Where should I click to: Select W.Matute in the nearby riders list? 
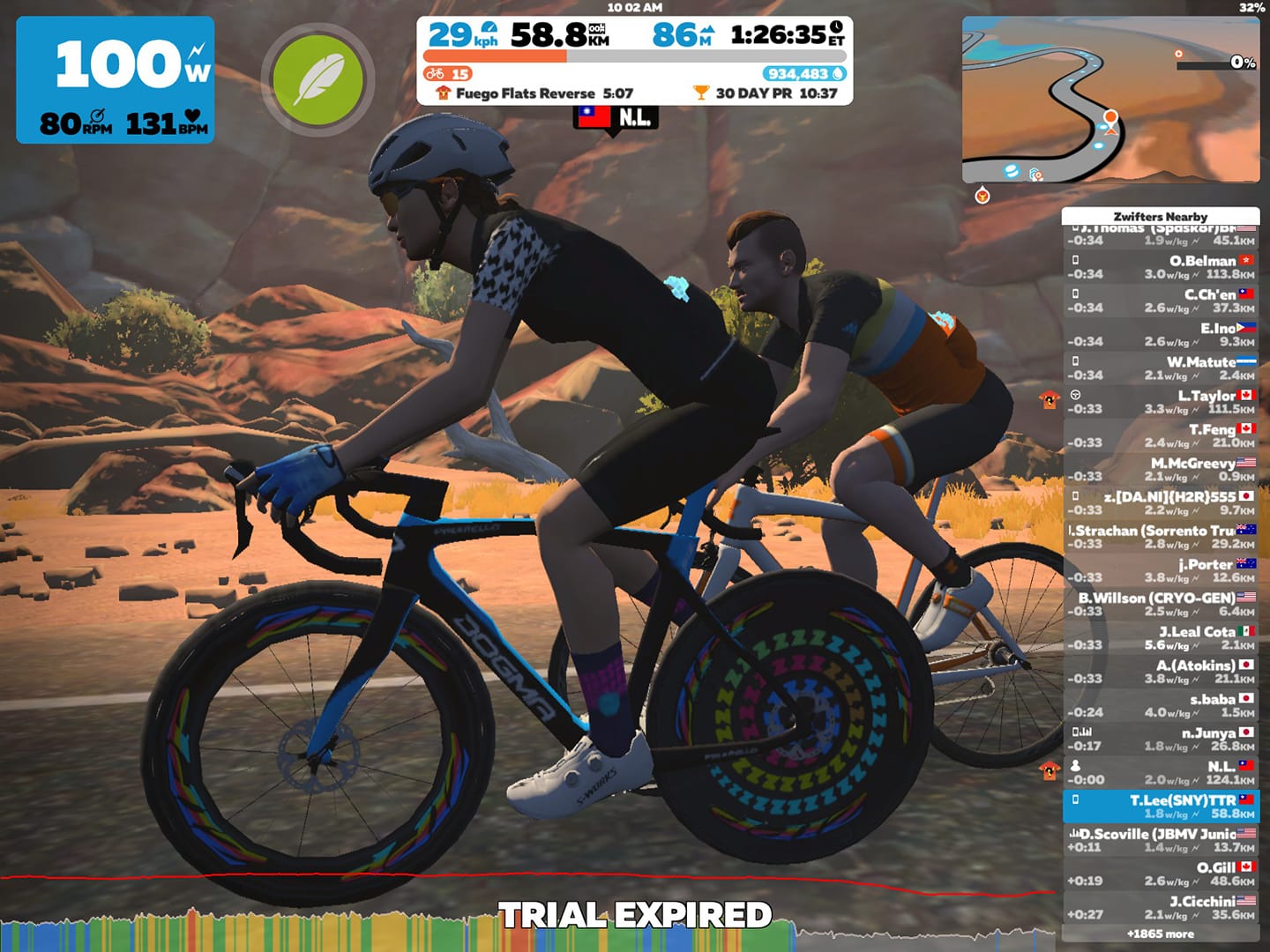click(x=1161, y=368)
